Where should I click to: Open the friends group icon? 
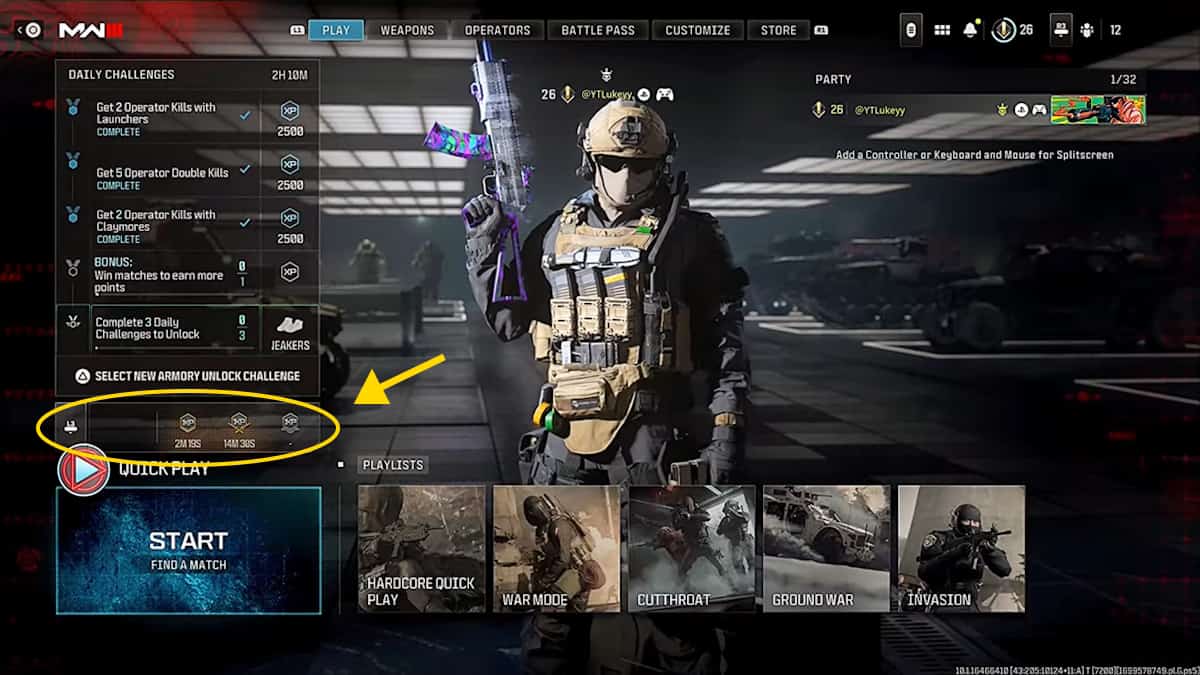coord(1087,30)
